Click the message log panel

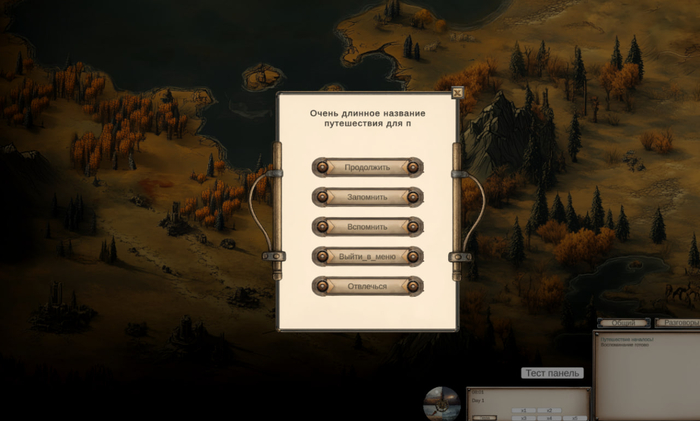[x=646, y=375]
